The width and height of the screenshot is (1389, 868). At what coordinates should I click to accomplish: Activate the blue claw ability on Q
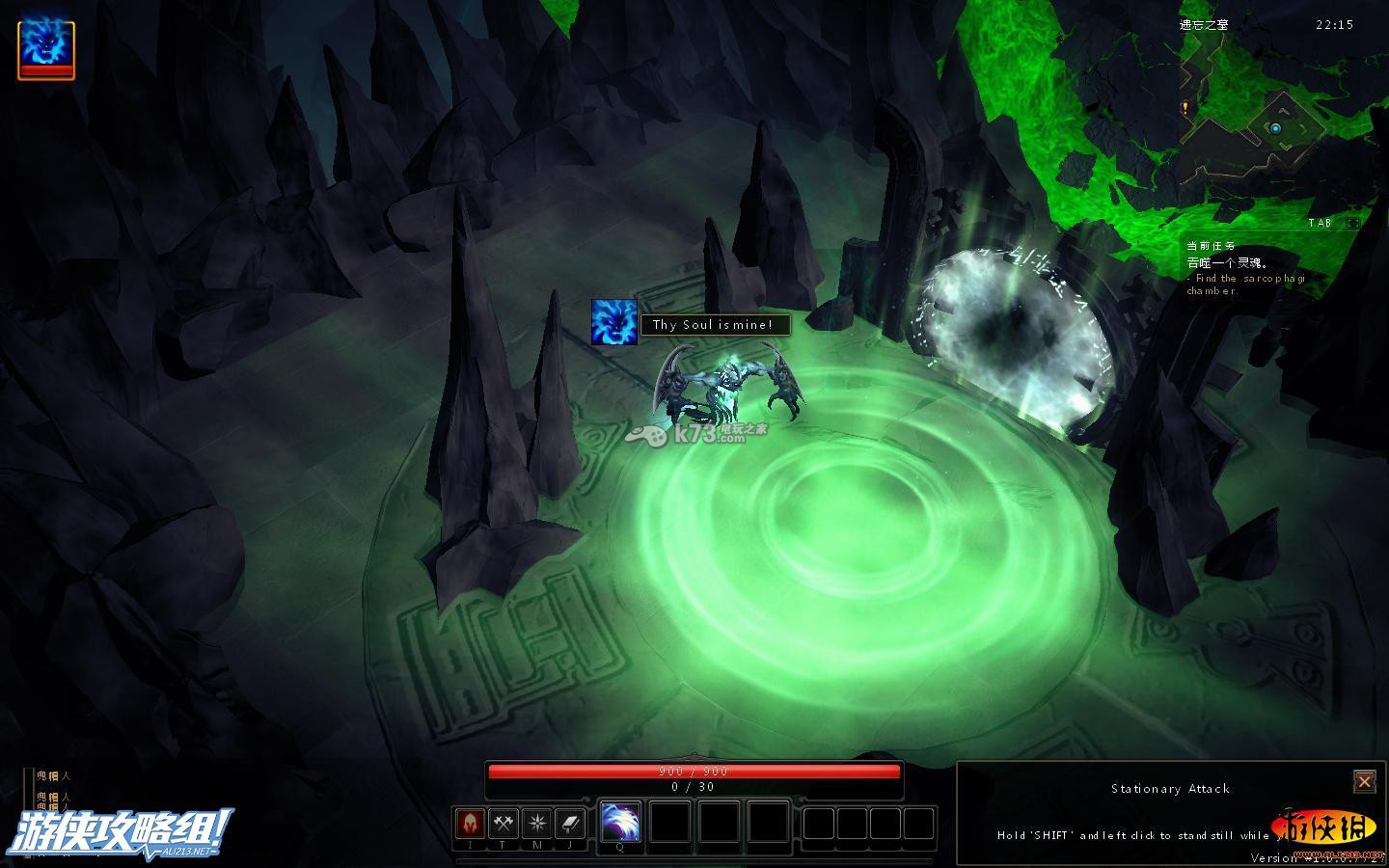pyautogui.click(x=620, y=823)
